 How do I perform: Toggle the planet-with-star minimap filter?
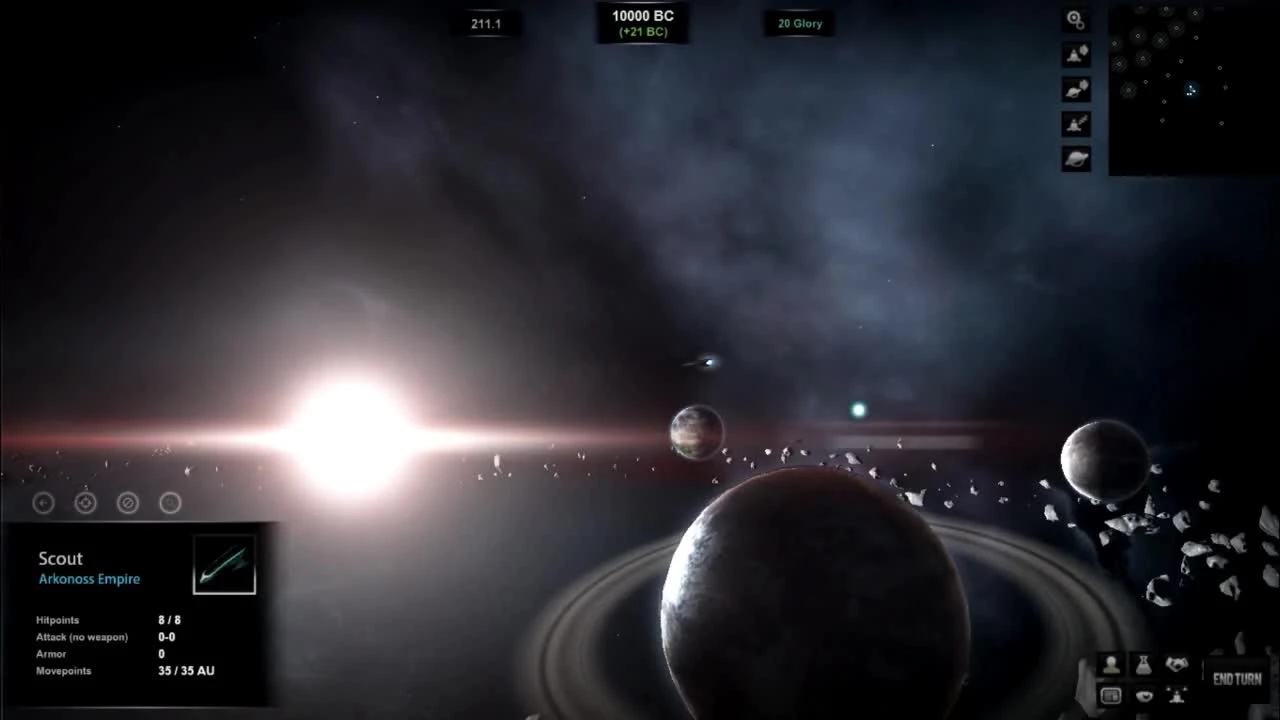(1075, 89)
